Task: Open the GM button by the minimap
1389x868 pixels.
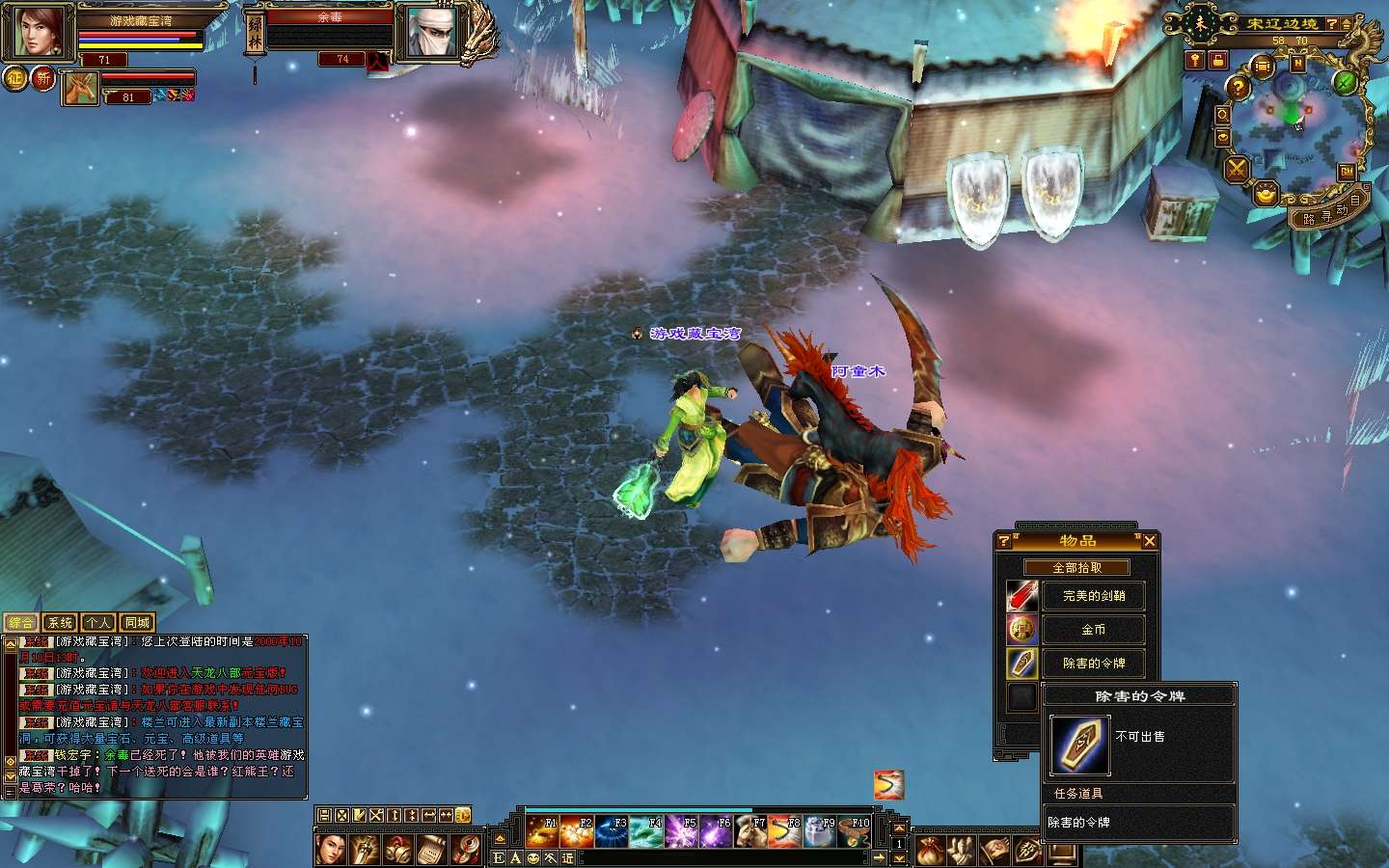Action: pyautogui.click(x=1347, y=171)
